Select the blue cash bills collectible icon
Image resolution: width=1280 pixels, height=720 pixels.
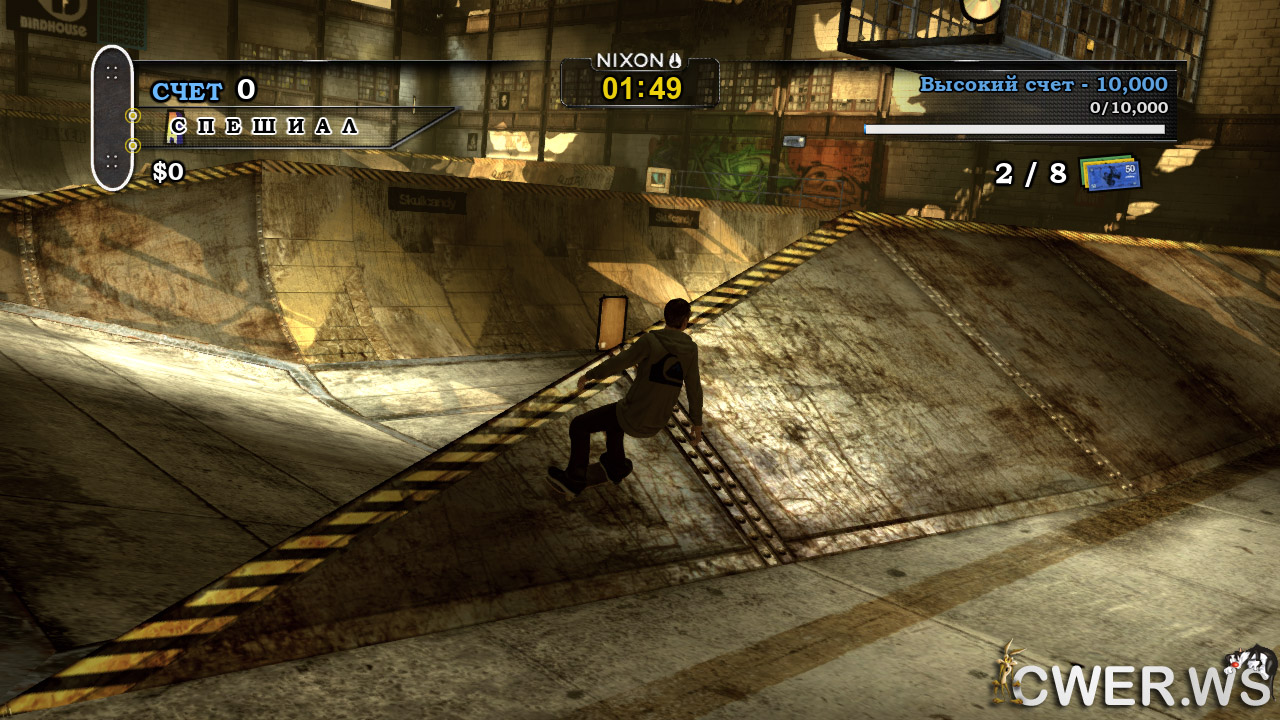point(1110,173)
